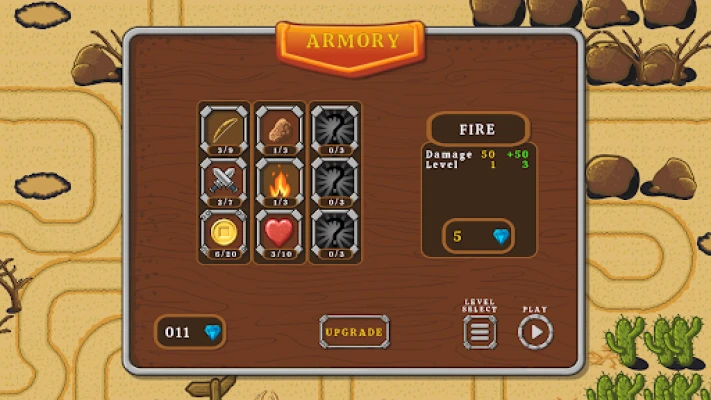Select the red heart upgrade slot

click(280, 234)
